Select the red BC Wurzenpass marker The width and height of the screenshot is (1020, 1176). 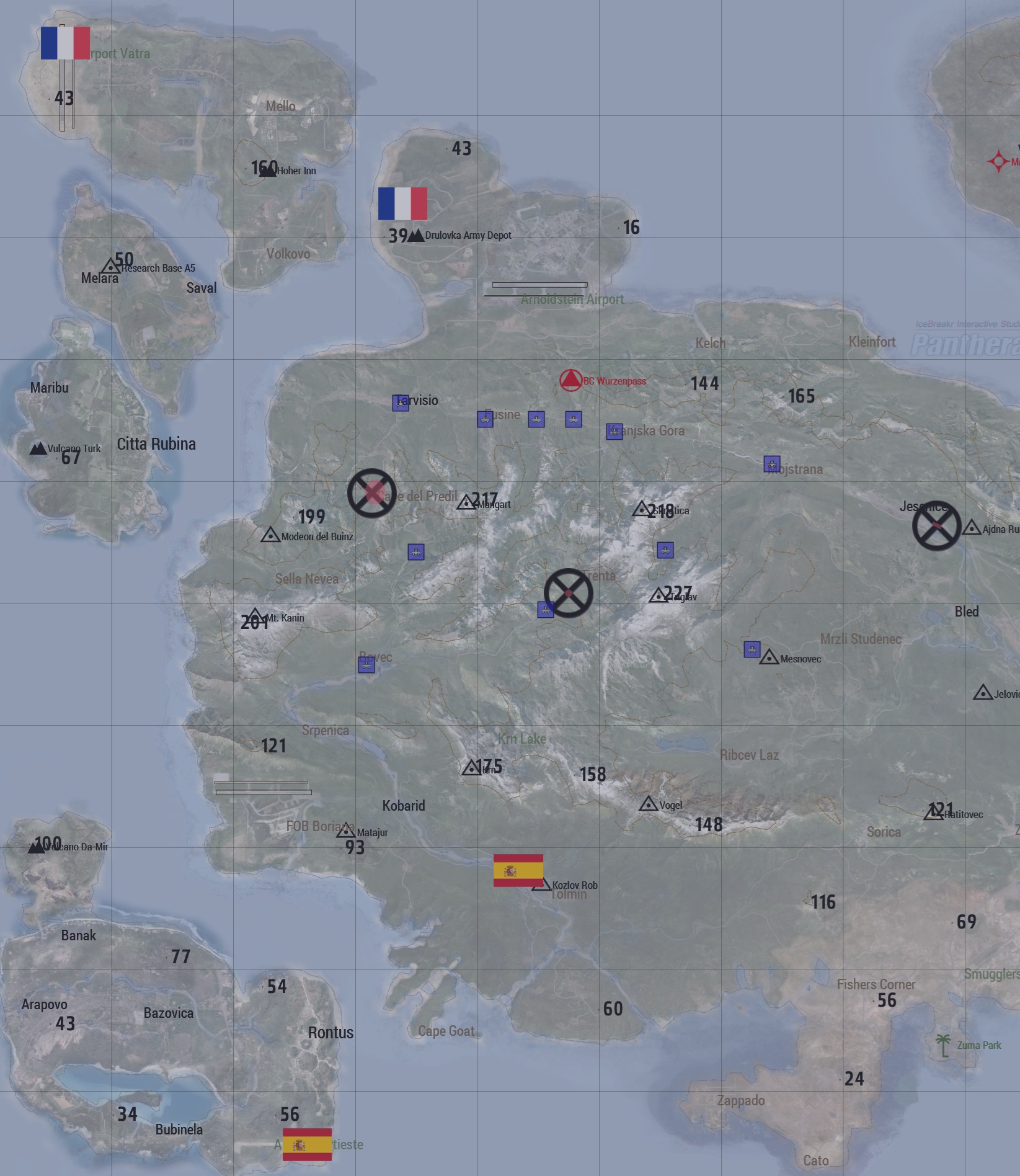click(x=571, y=379)
